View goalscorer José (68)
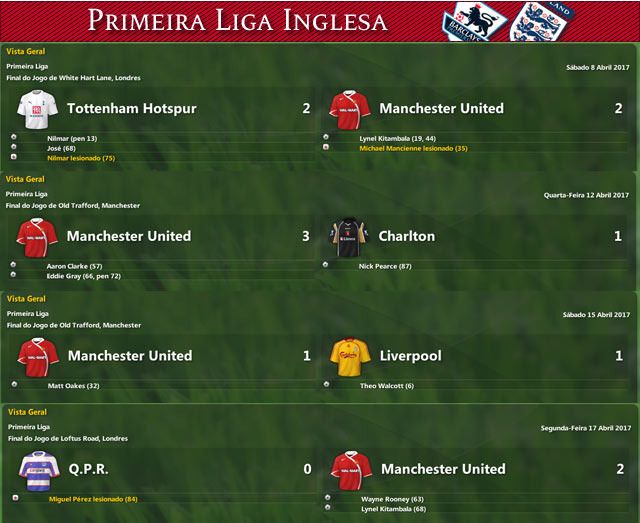640x523 pixels. [61, 147]
